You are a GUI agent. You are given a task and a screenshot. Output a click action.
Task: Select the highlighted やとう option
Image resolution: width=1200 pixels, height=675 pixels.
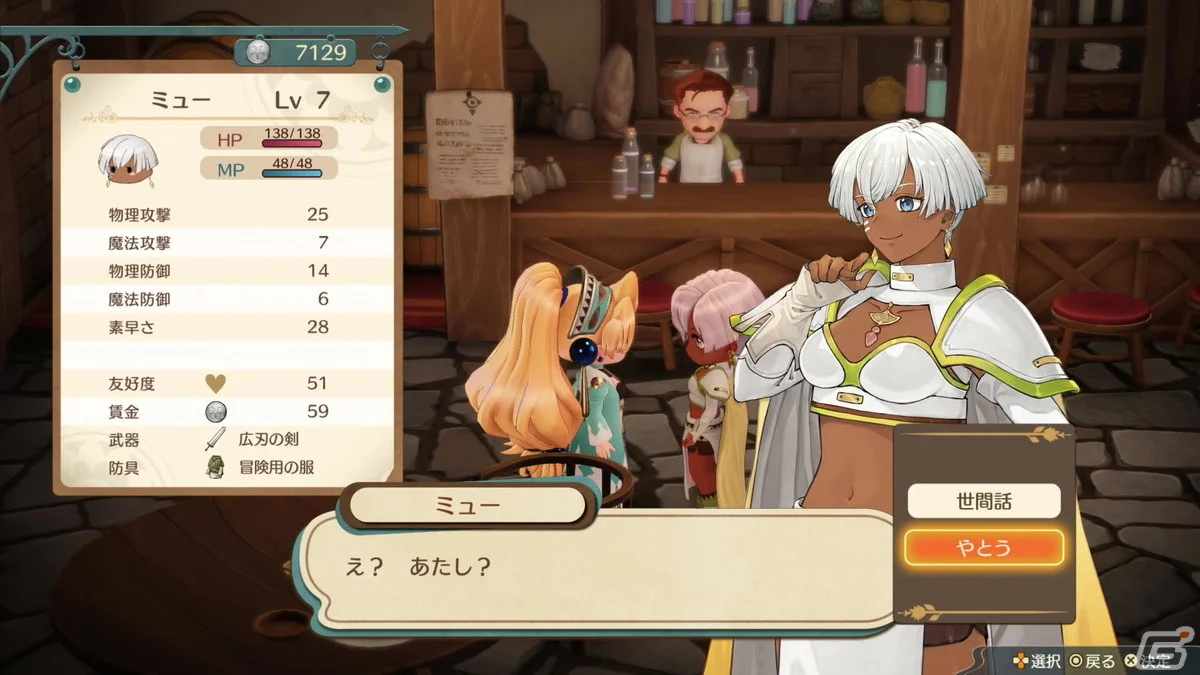(x=983, y=547)
